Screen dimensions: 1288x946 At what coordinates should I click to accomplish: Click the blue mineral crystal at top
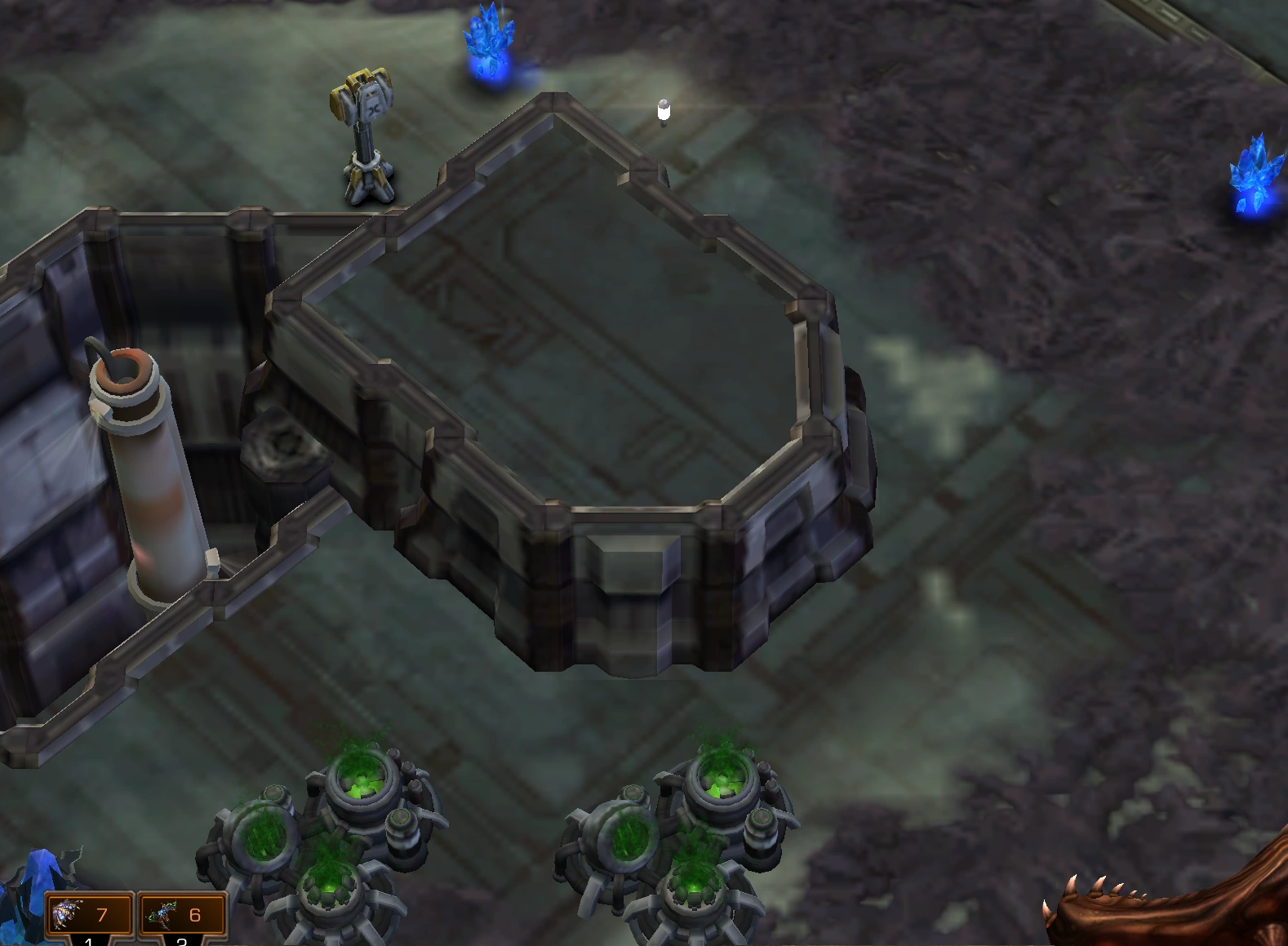488,37
